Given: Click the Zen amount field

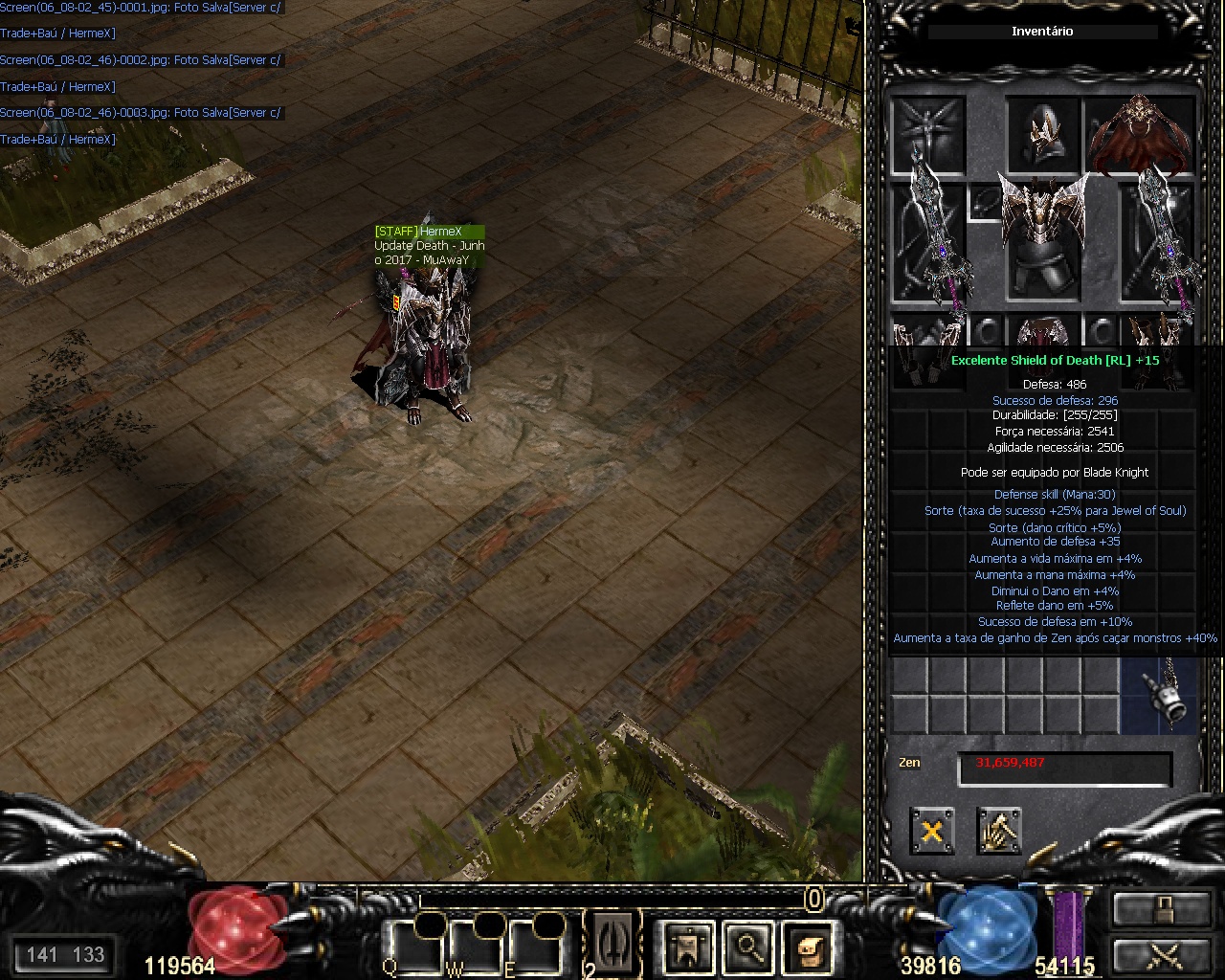Looking at the screenshot, I should click(1064, 768).
